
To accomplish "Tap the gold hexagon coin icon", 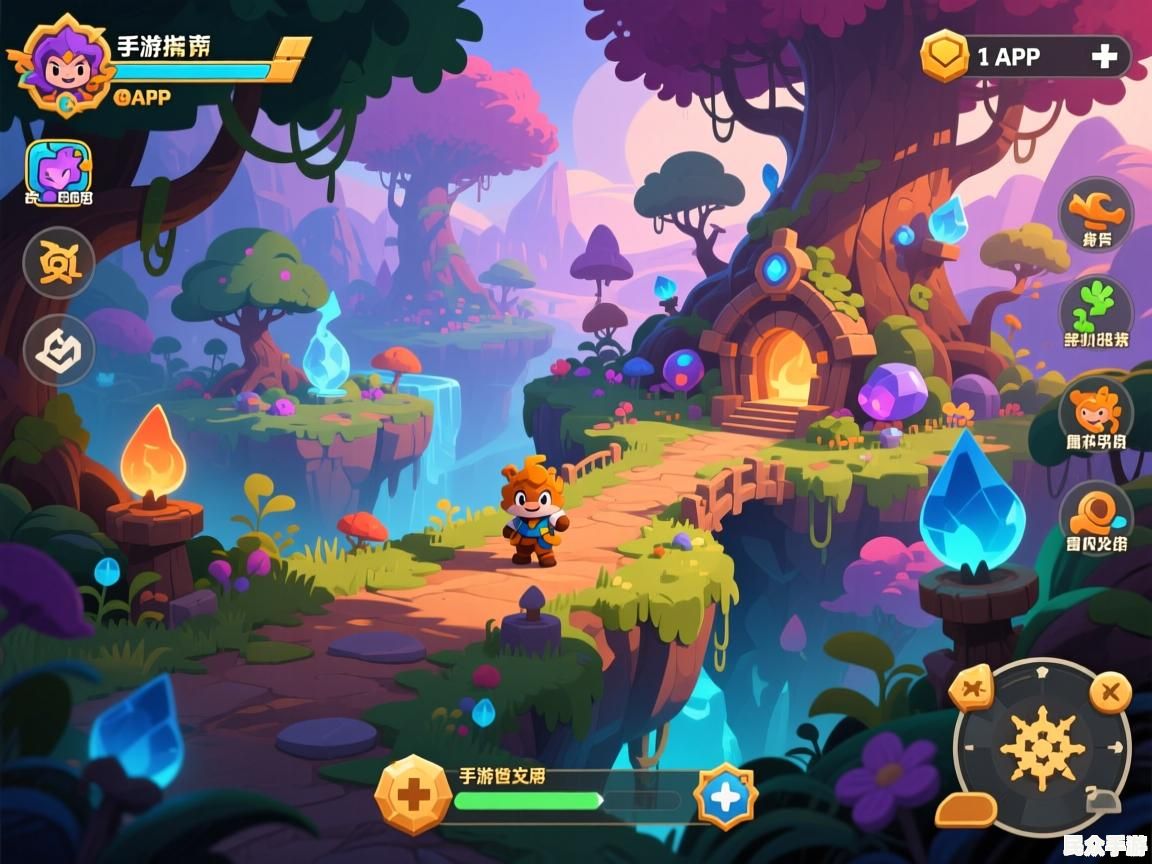I will [944, 56].
